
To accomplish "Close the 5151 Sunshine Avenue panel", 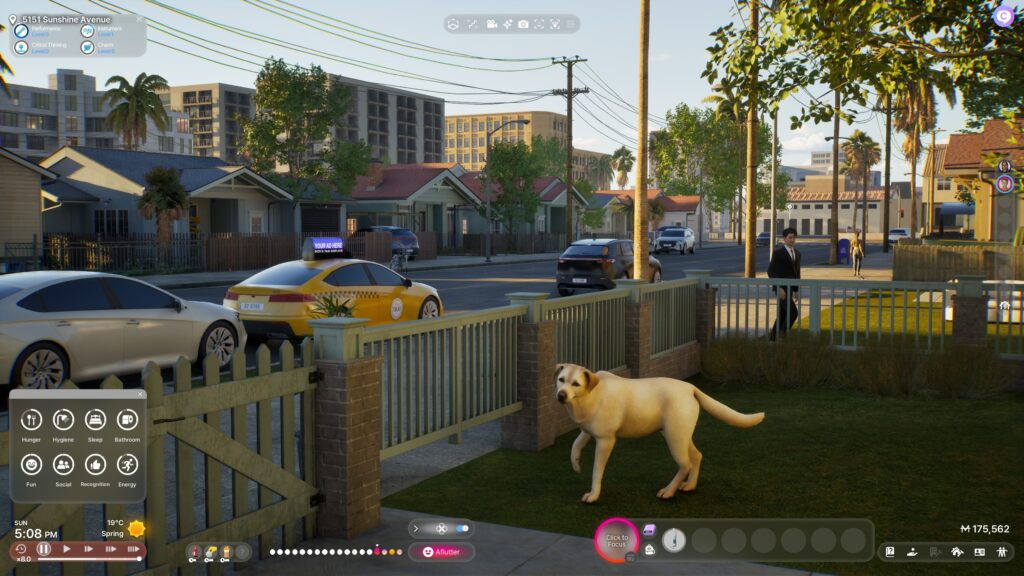I will (139, 19).
